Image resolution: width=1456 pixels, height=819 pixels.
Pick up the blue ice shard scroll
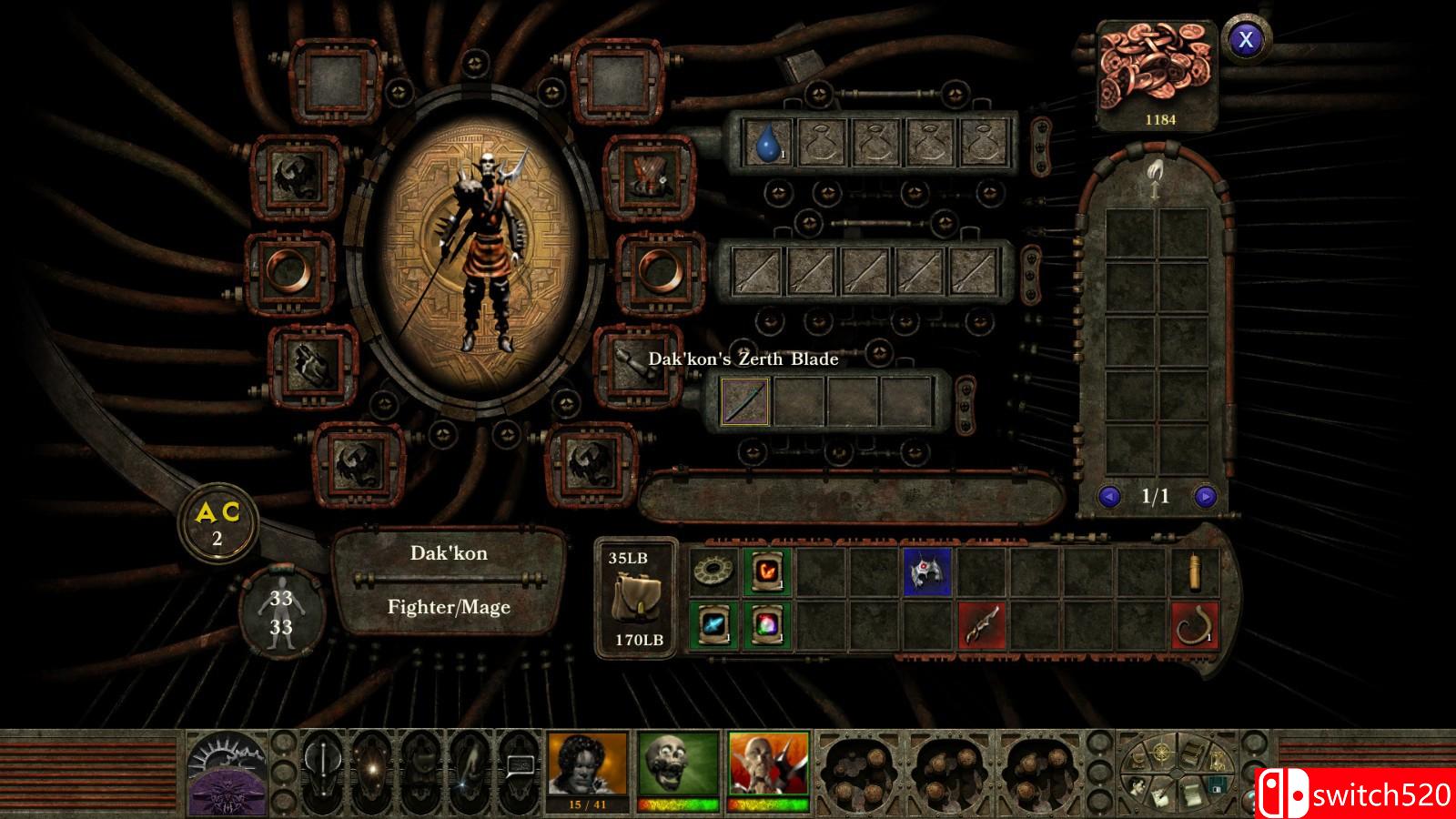713,624
